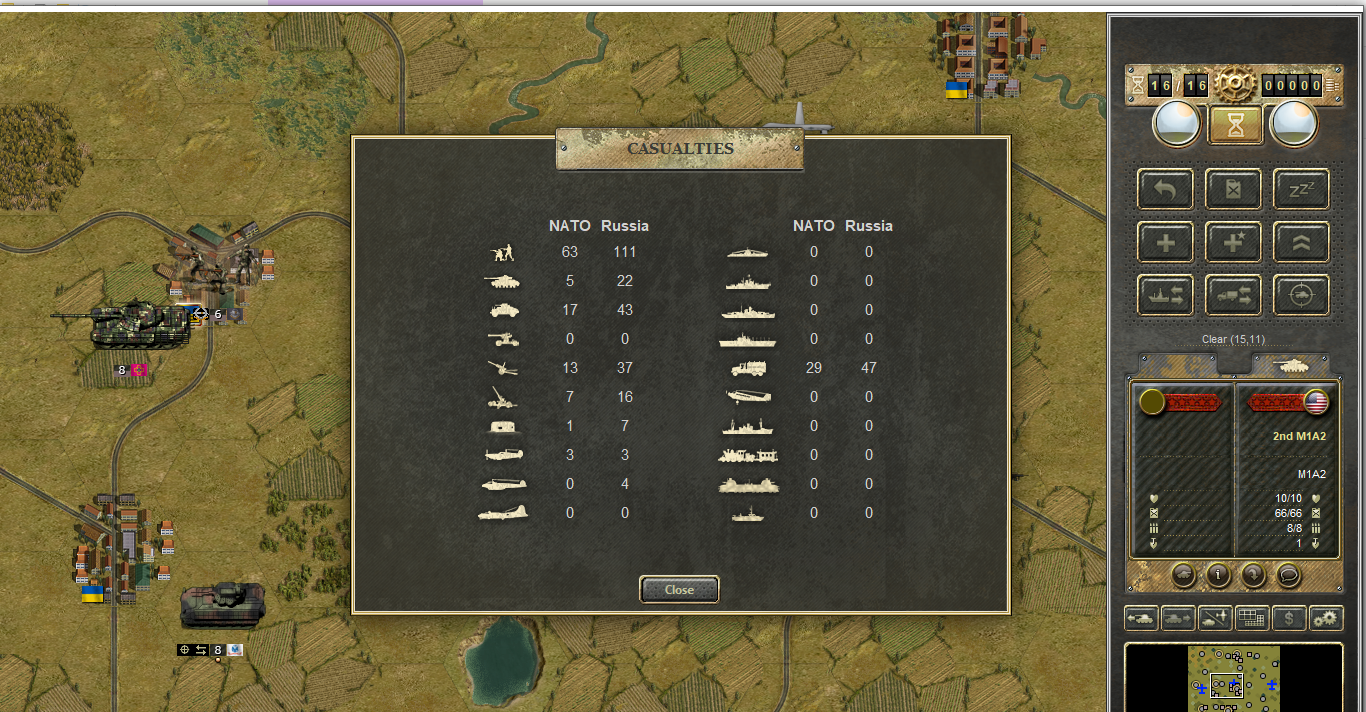Viewport: 1366px width, 712px height.
Task: Open the brass gear at the panel top
Action: tap(1234, 85)
